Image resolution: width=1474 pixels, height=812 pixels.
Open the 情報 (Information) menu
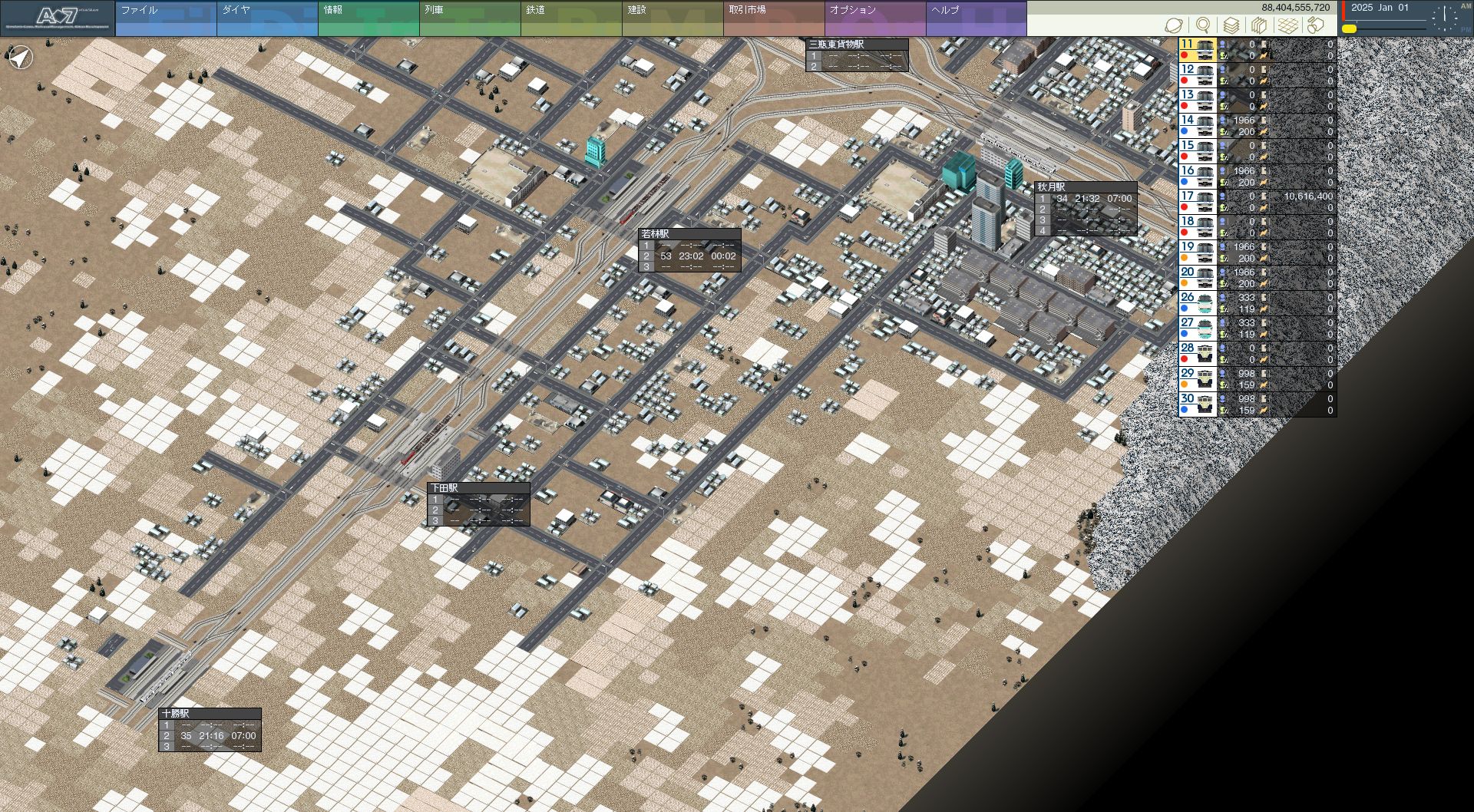point(368,18)
